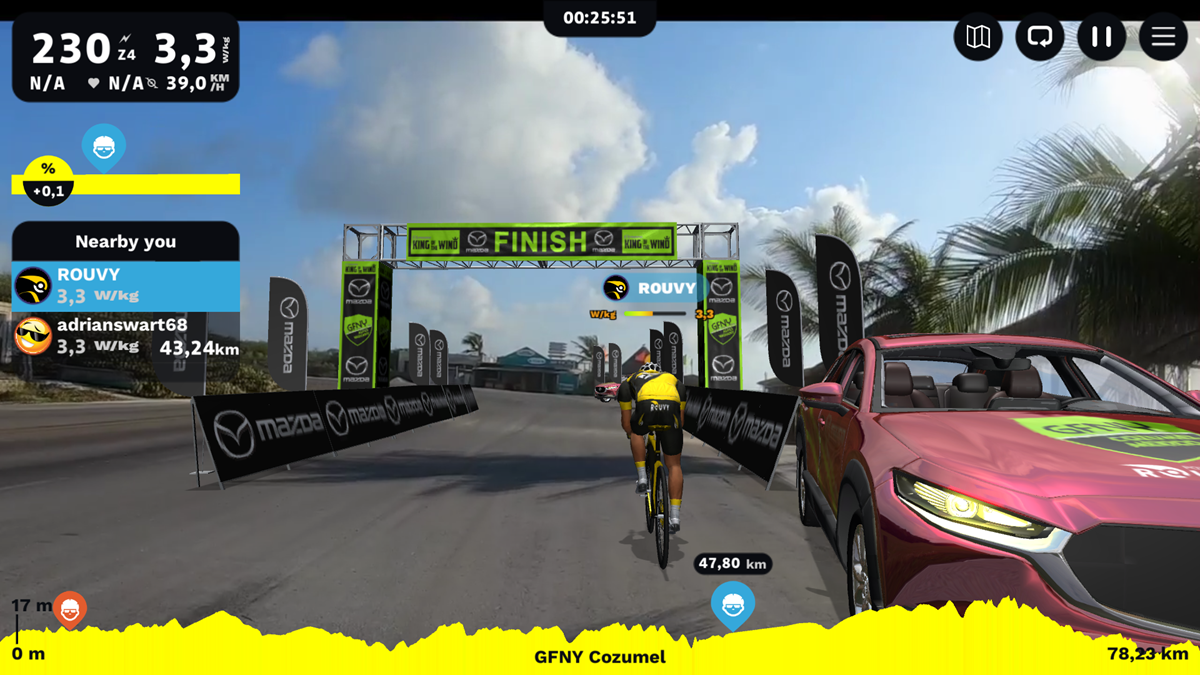The image size is (1200, 675).
Task: Select rider adrianswart68 in the nearby list
Action: tap(125, 337)
